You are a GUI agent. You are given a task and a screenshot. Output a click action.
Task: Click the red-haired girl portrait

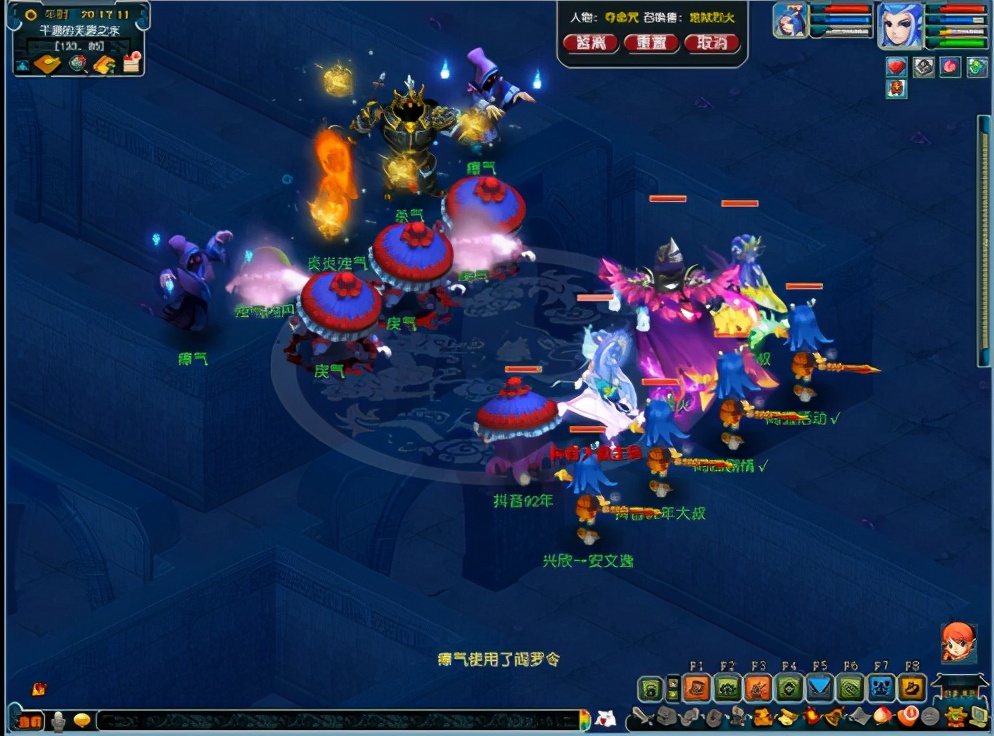958,643
